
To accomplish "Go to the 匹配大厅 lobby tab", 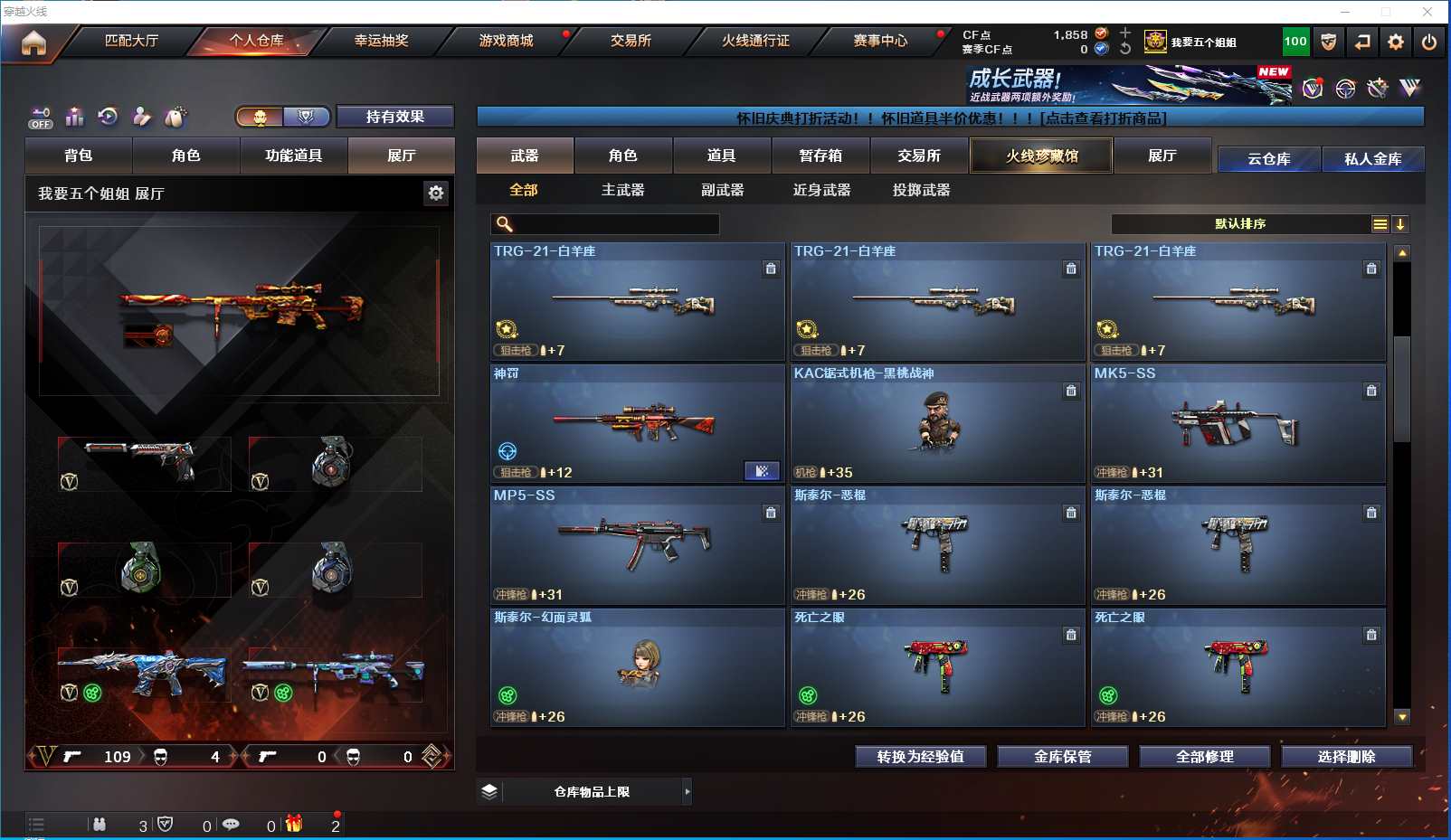I will [x=132, y=41].
